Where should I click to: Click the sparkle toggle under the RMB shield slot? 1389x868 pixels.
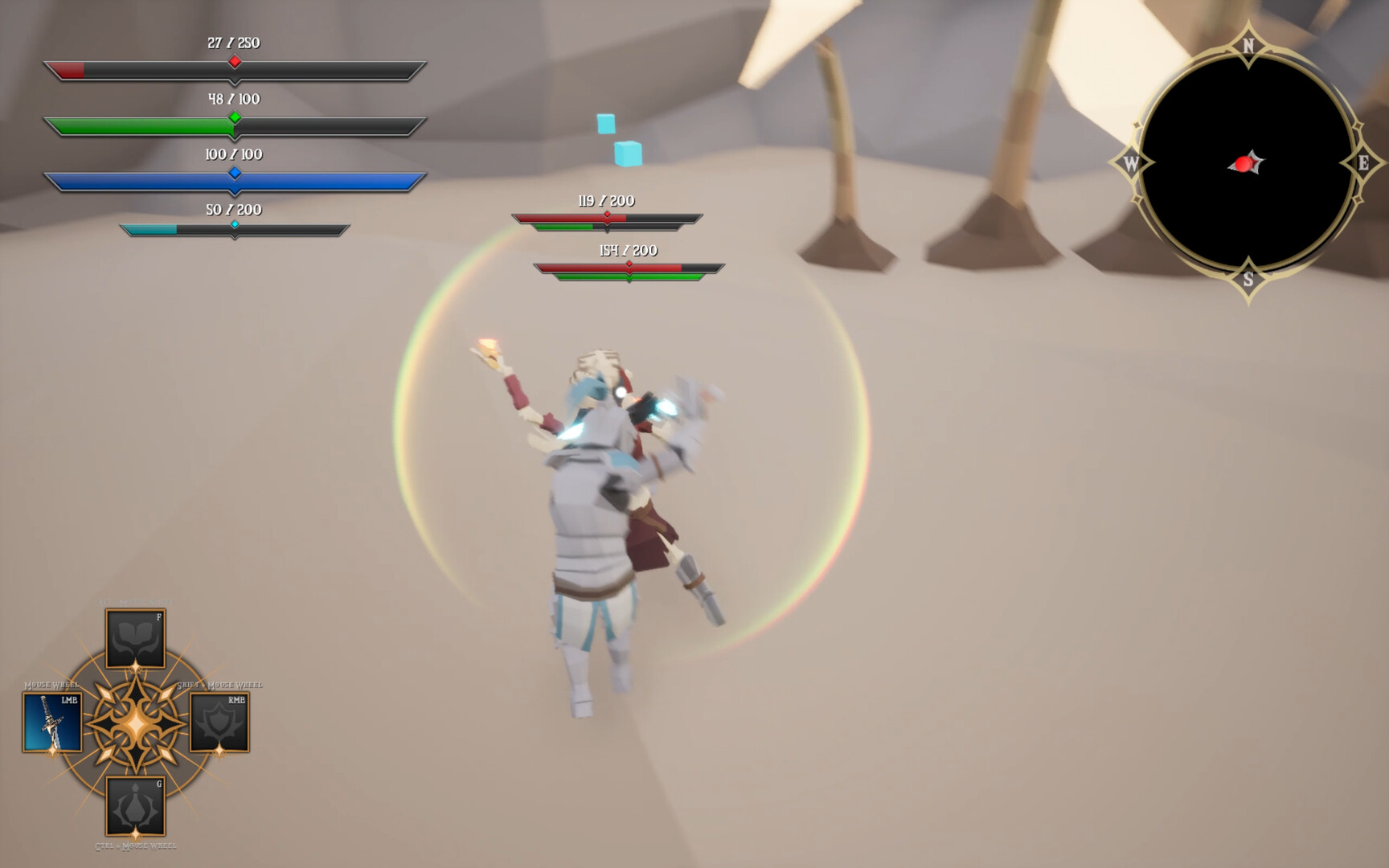[x=218, y=751]
